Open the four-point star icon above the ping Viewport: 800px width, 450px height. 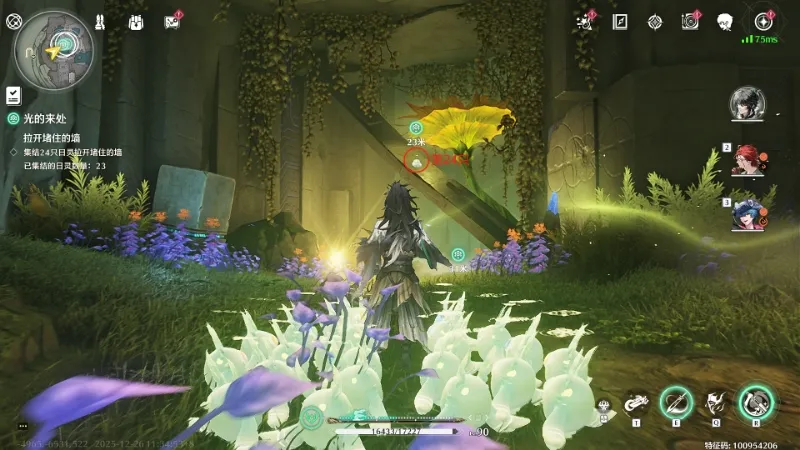tap(764, 21)
